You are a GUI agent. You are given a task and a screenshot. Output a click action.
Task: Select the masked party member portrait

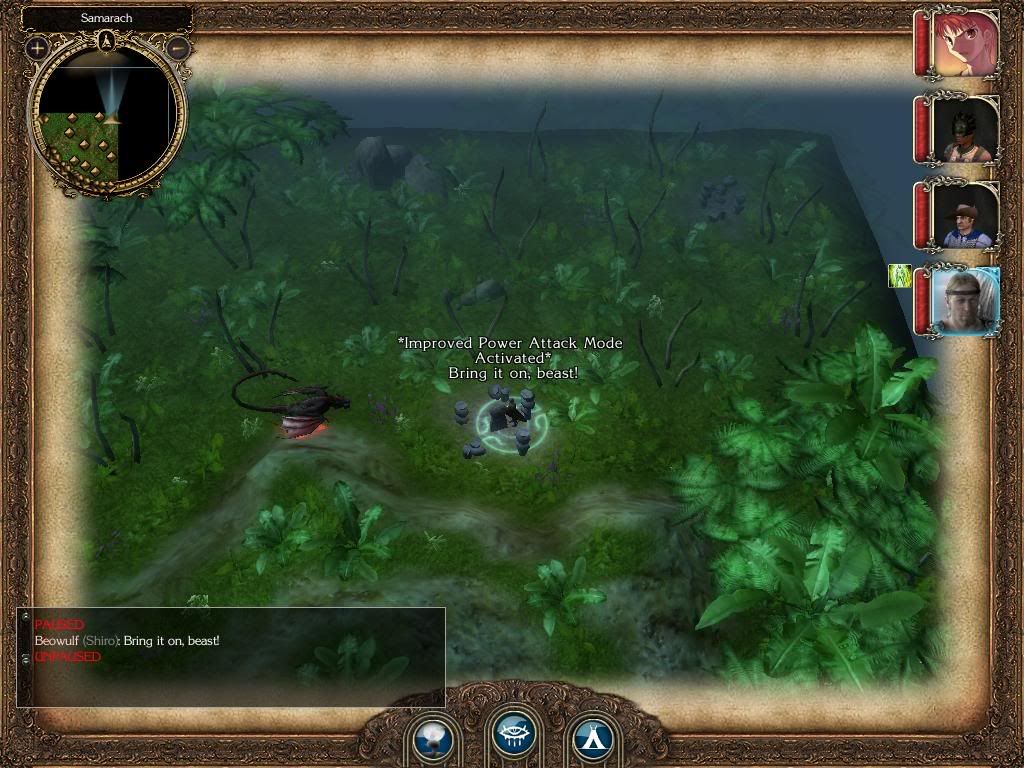(965, 129)
